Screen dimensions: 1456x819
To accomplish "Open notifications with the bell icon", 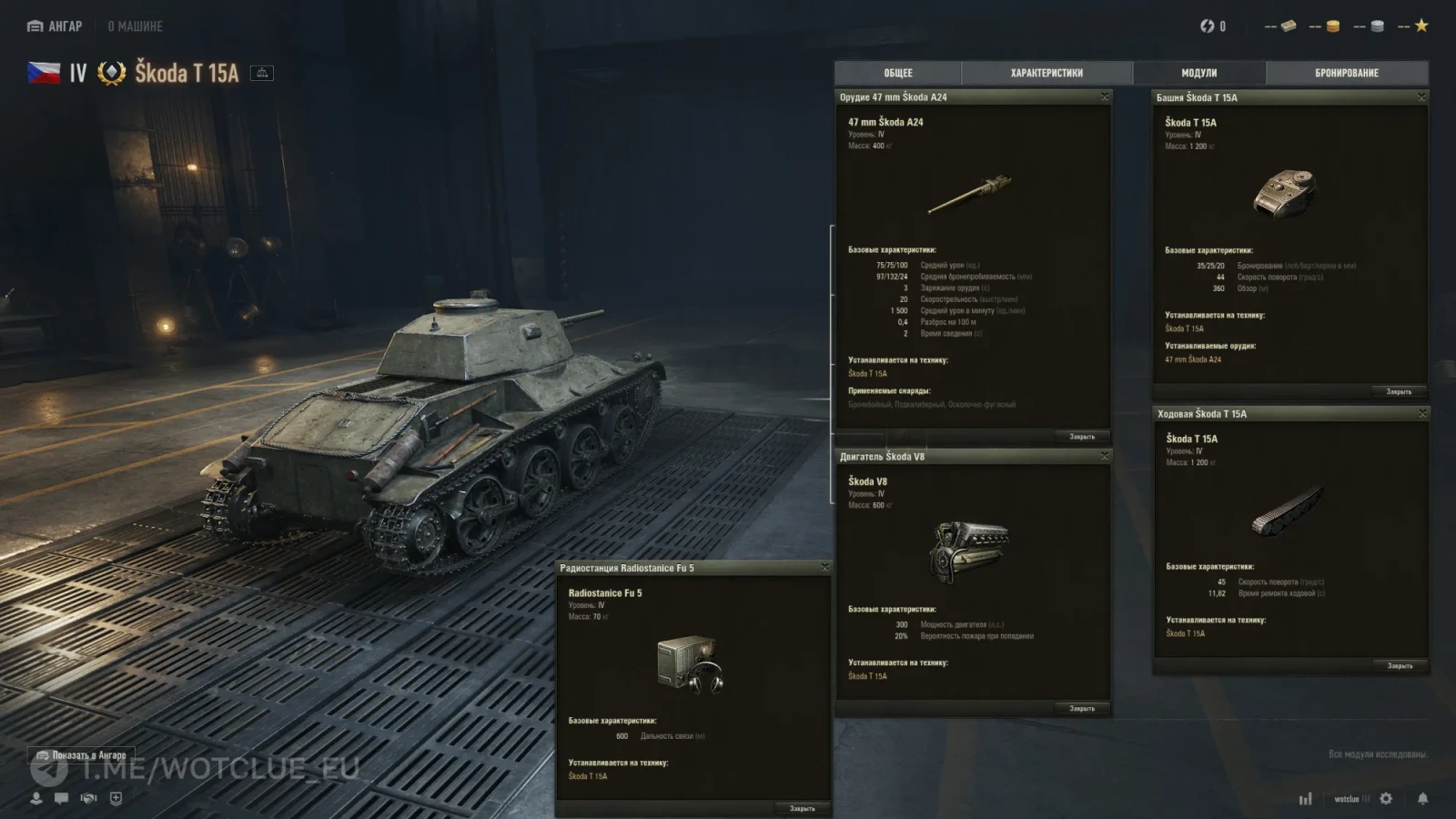I will 1422,798.
